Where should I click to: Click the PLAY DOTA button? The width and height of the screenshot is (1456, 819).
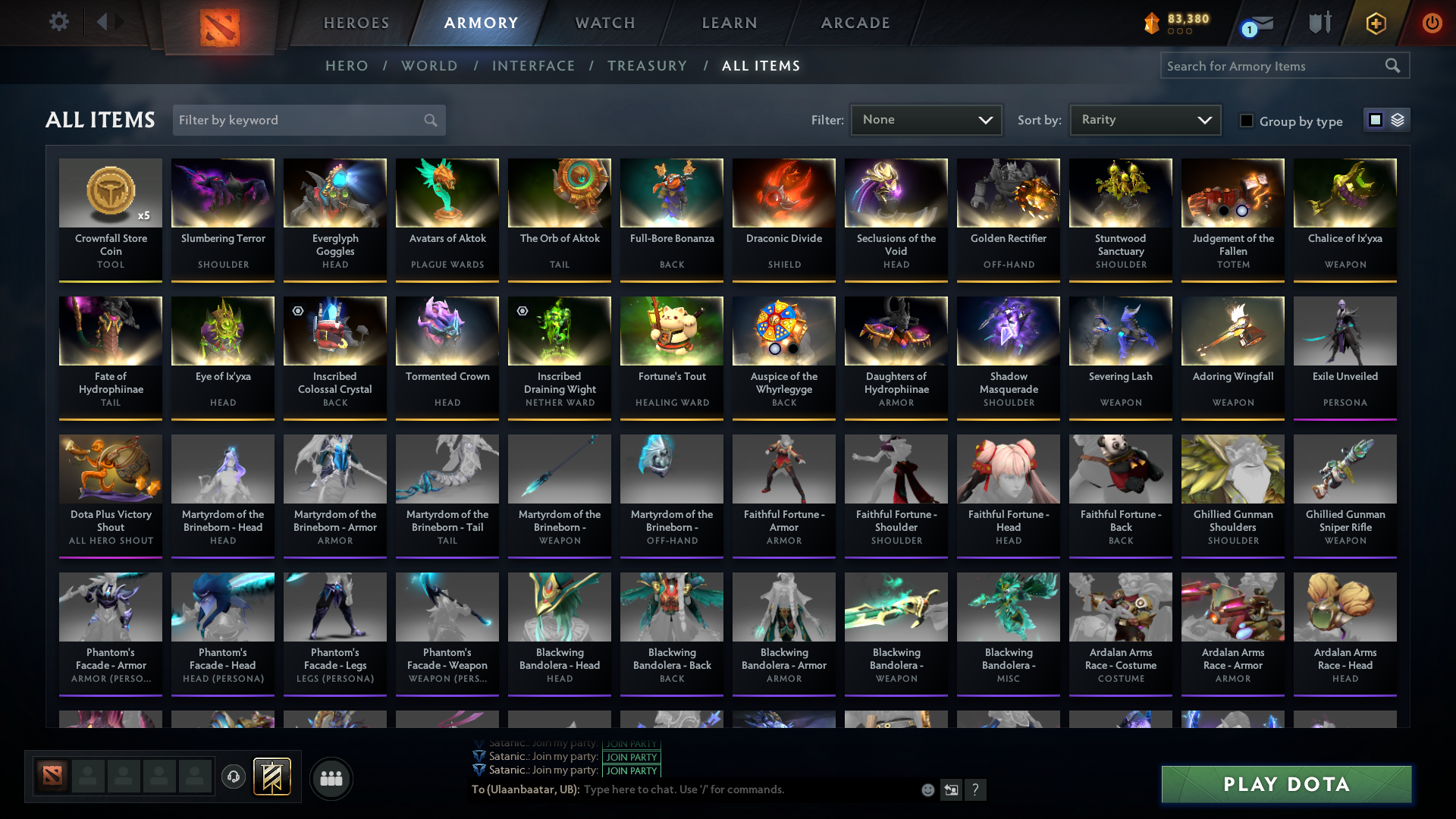tap(1285, 784)
